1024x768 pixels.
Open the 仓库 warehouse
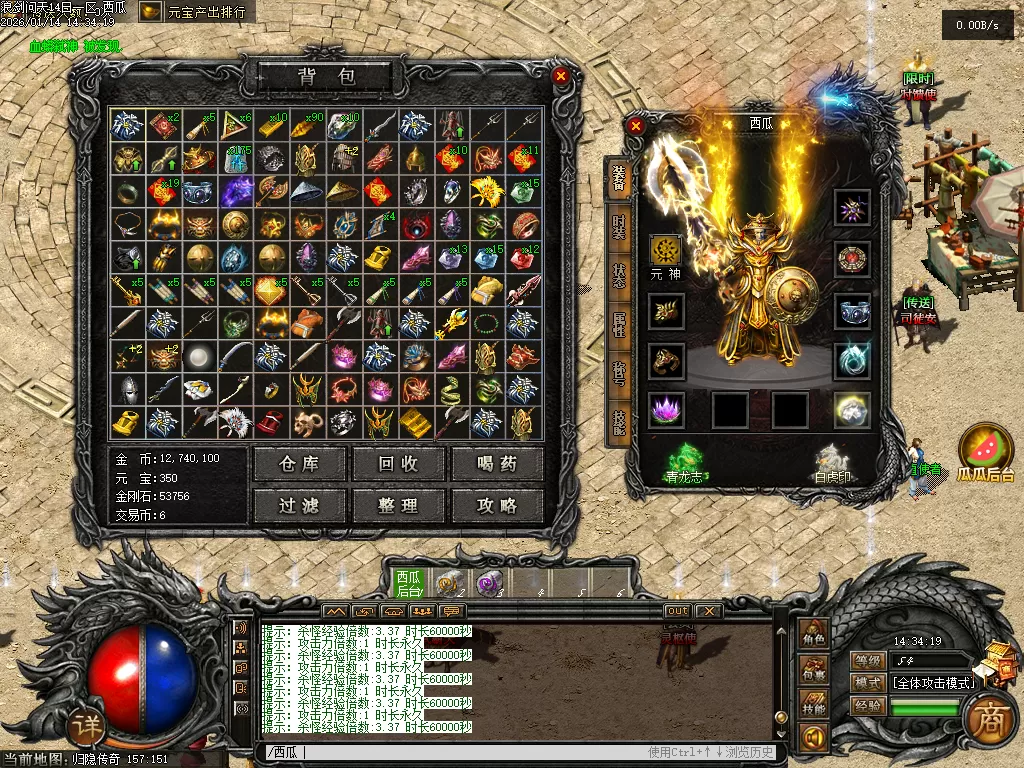tap(299, 464)
